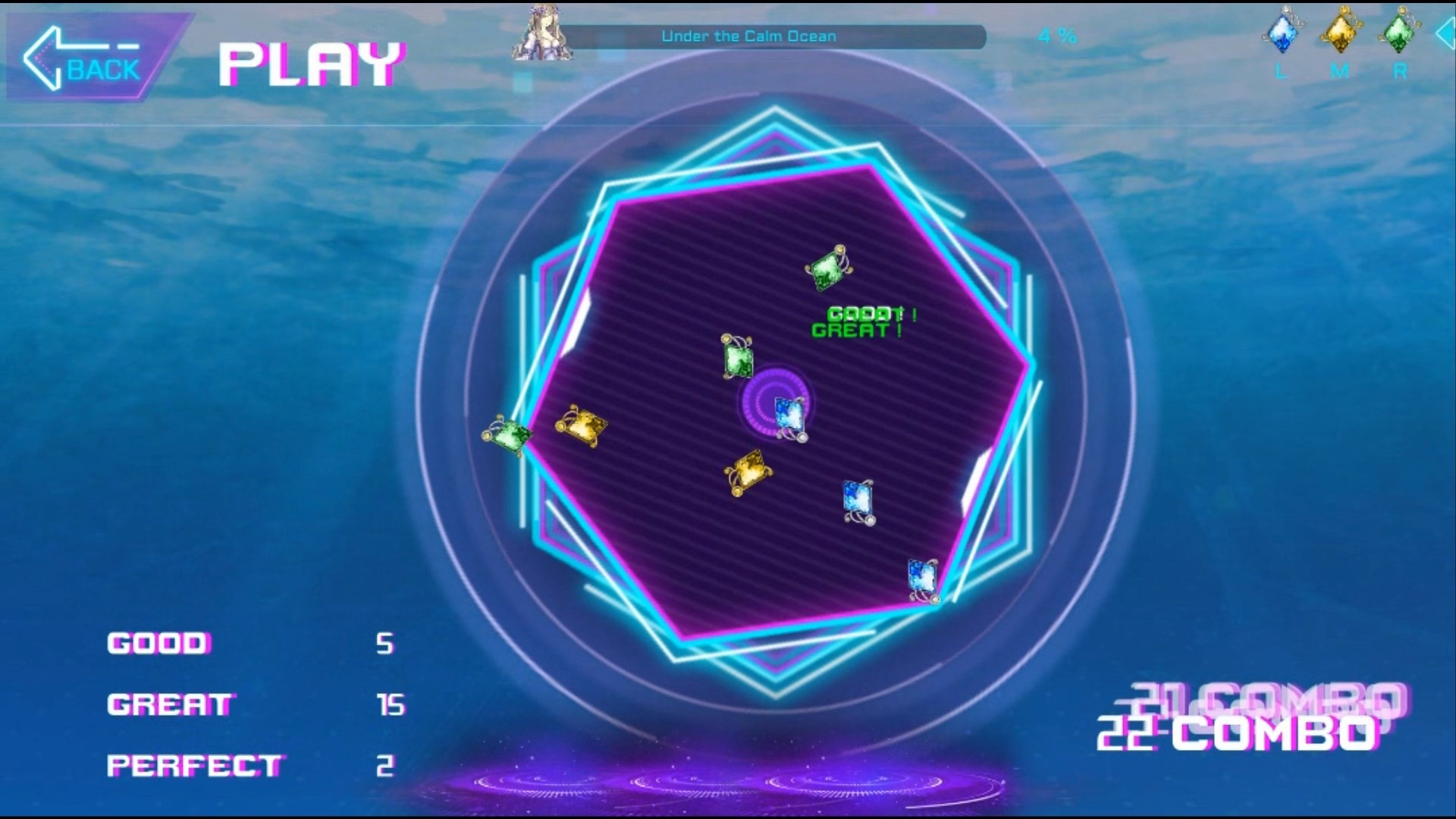Tap the green gem note on the left edge
This screenshot has width=1456, height=819.
click(x=509, y=435)
